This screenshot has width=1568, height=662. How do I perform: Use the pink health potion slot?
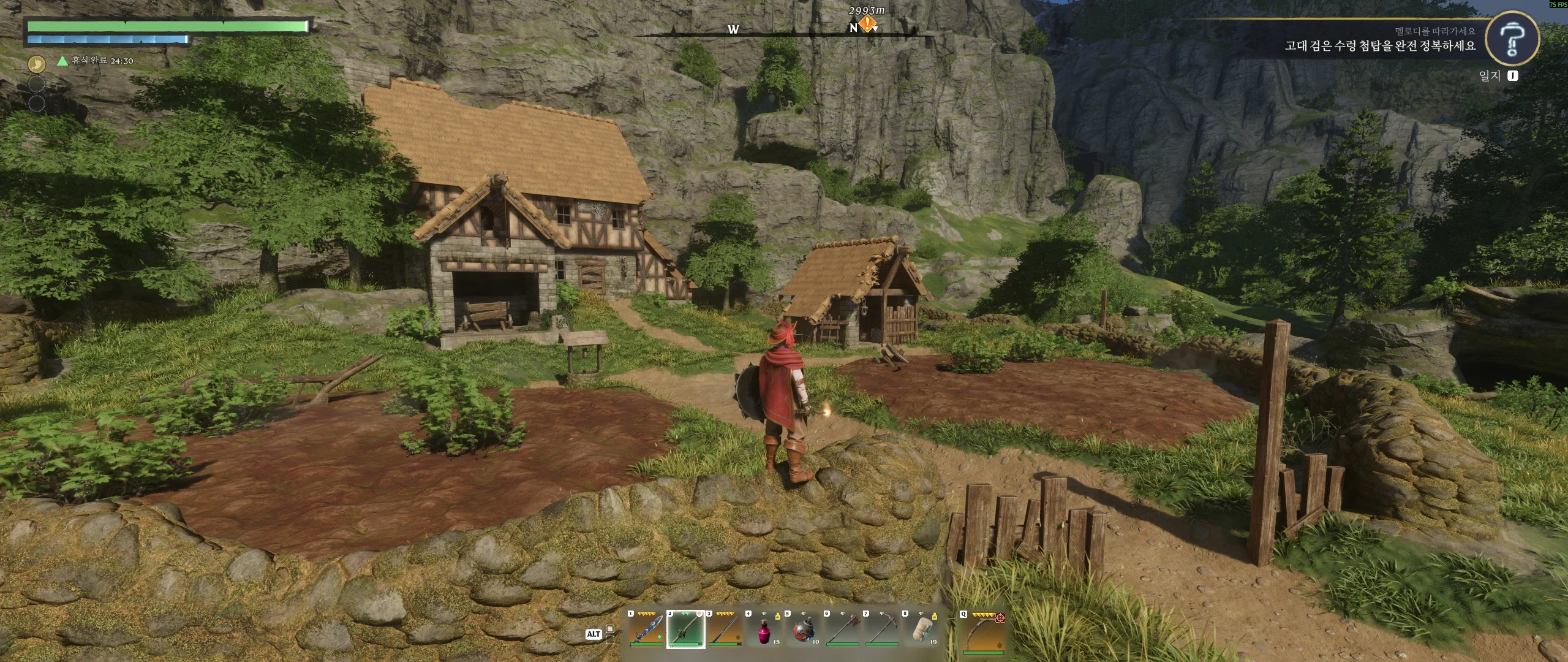coord(764,629)
